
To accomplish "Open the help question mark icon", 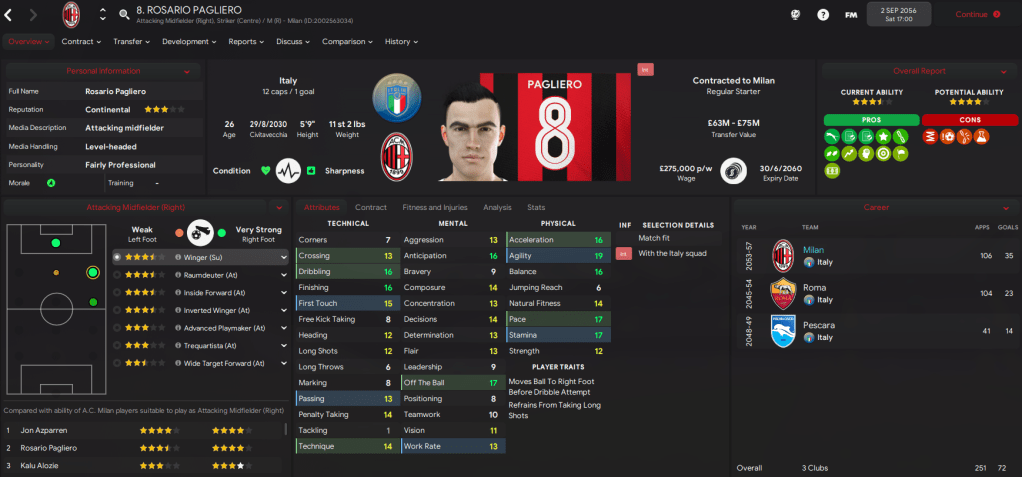I will click(823, 15).
